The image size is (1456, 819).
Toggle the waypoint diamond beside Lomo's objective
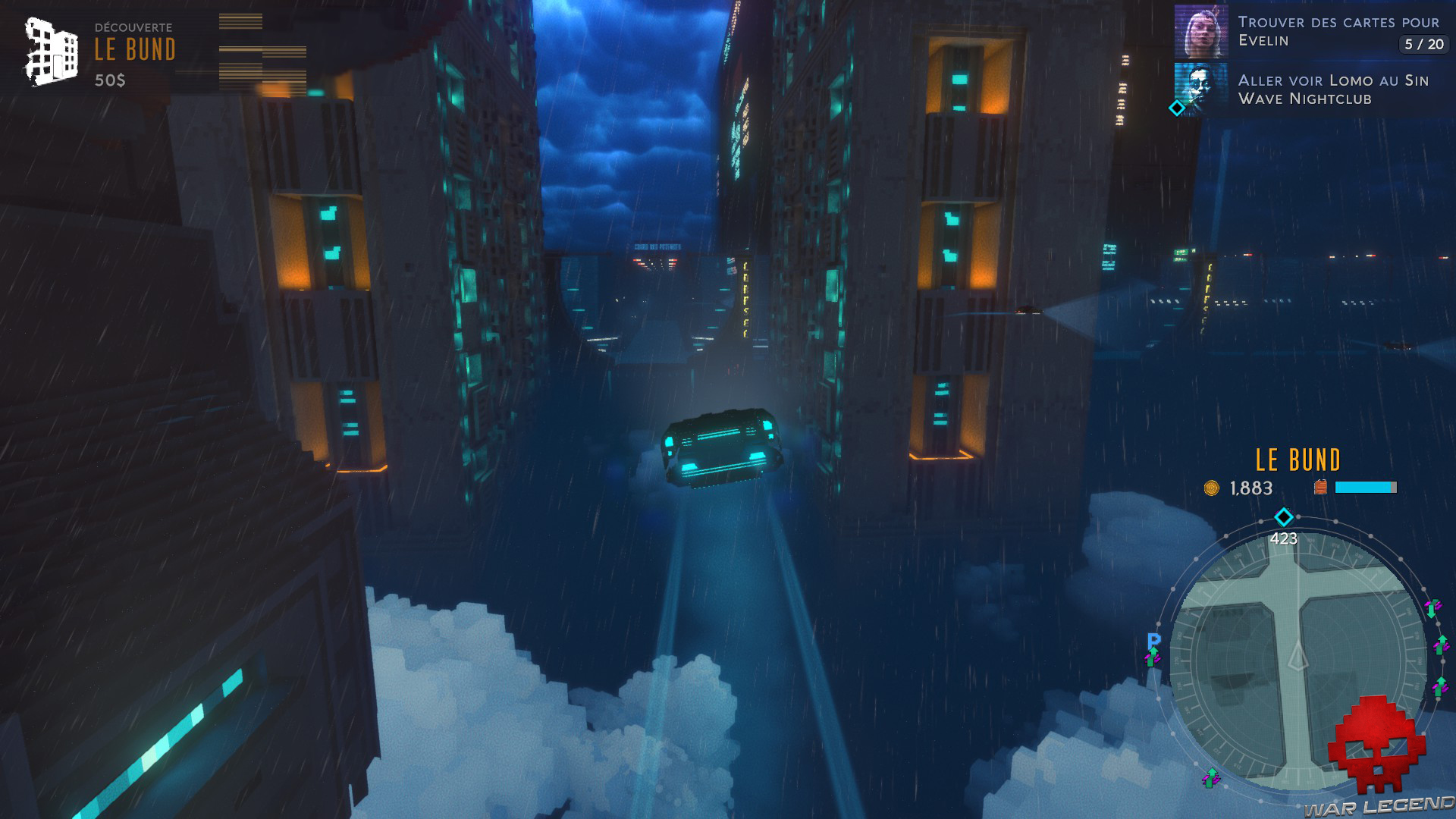pyautogui.click(x=1176, y=108)
